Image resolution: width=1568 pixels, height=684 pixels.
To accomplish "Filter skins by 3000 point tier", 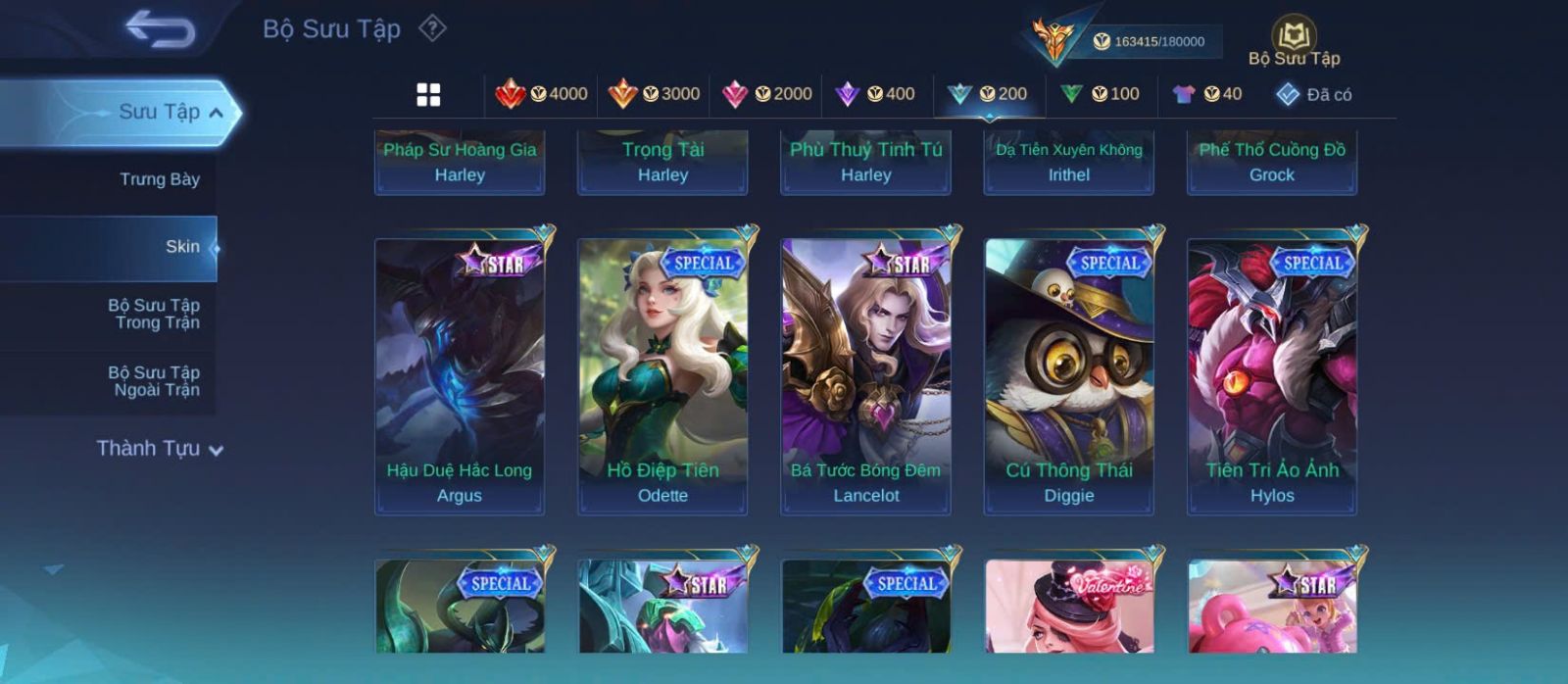I will pyautogui.click(x=655, y=94).
